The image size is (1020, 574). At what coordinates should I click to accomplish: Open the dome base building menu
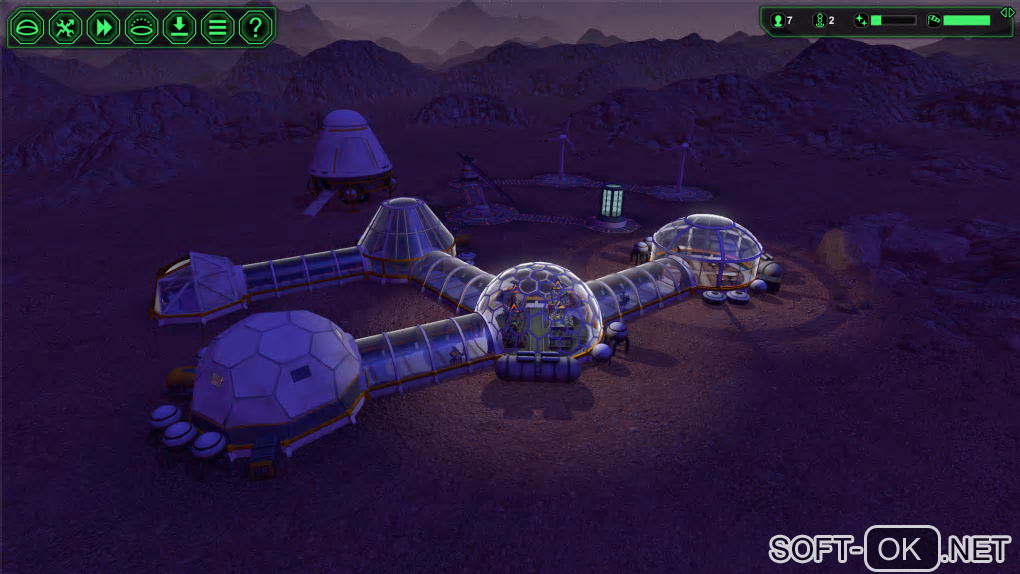pyautogui.click(x=27, y=27)
